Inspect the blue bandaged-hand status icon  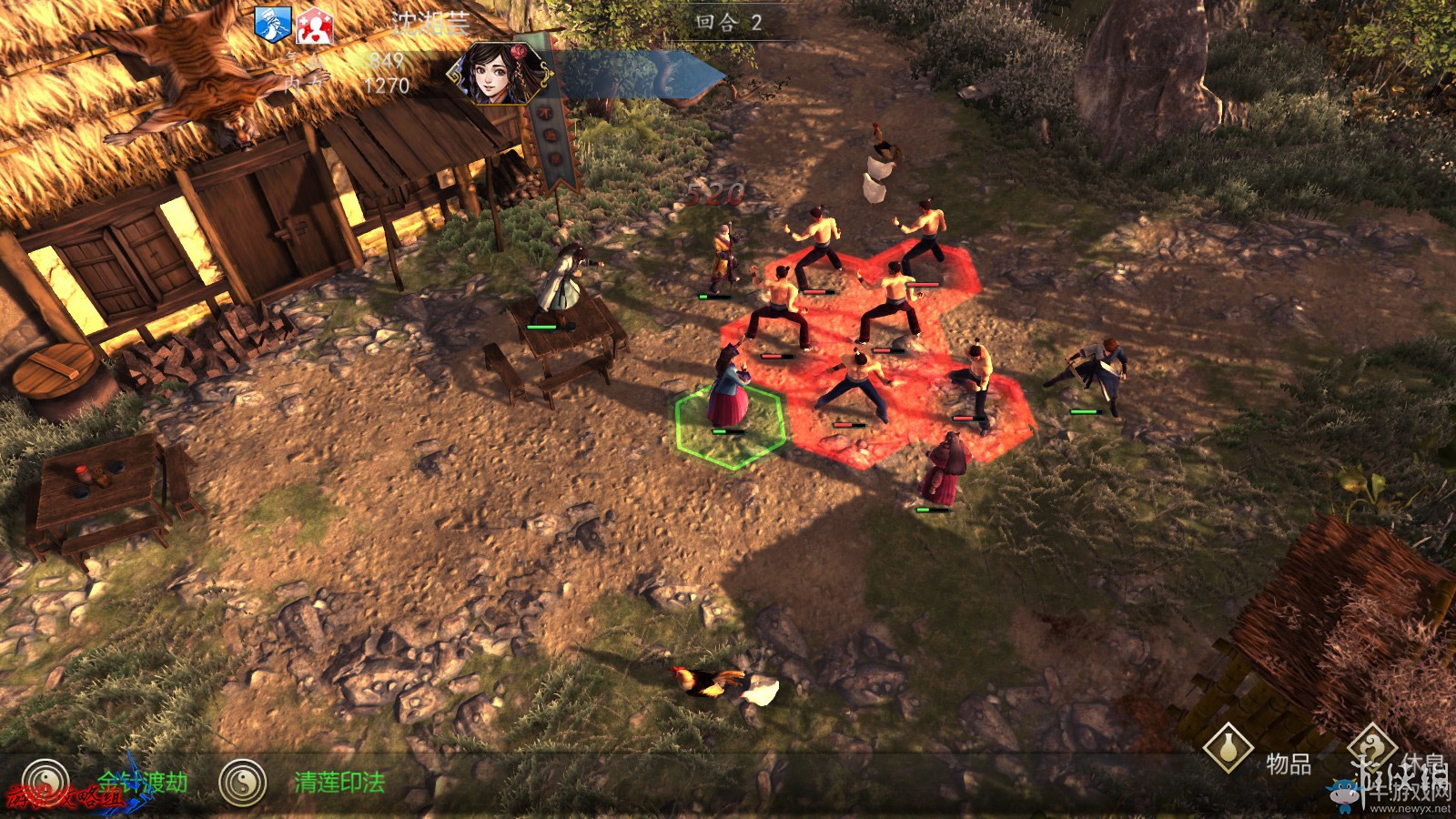[x=272, y=25]
